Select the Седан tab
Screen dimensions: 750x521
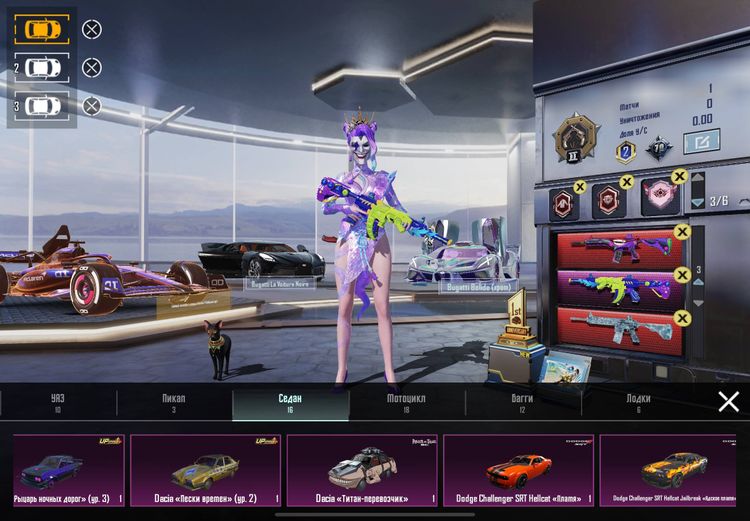[290, 403]
